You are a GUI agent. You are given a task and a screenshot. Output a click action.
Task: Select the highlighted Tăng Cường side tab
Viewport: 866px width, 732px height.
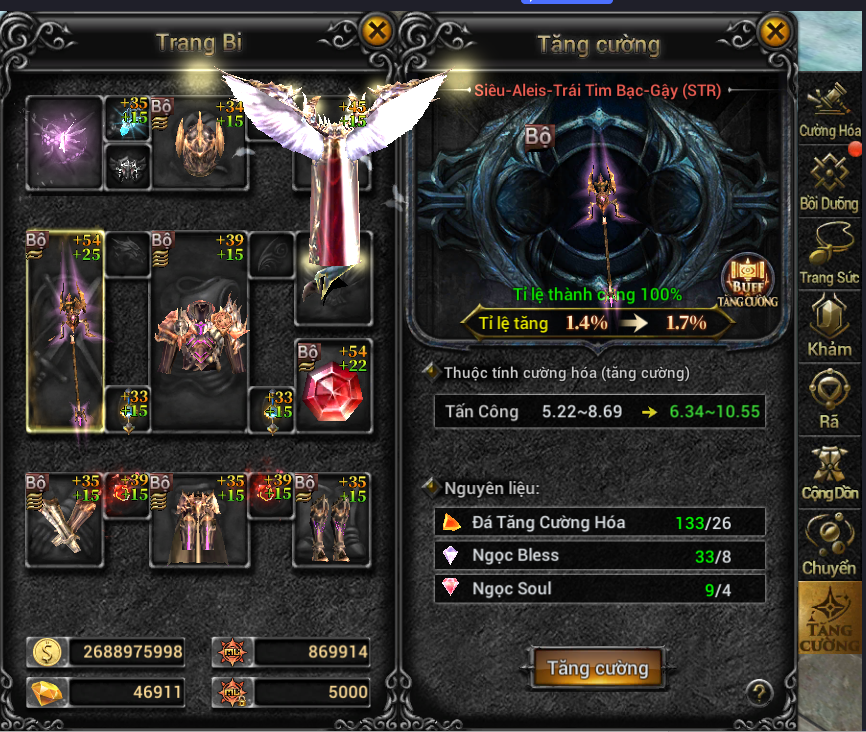tap(829, 618)
